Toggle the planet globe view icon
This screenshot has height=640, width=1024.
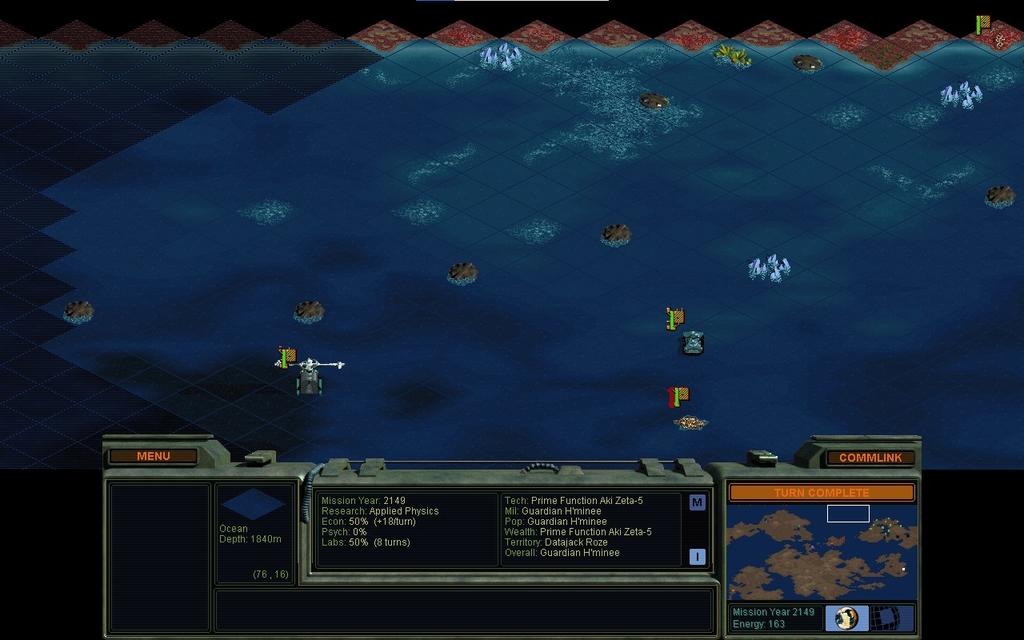point(846,618)
